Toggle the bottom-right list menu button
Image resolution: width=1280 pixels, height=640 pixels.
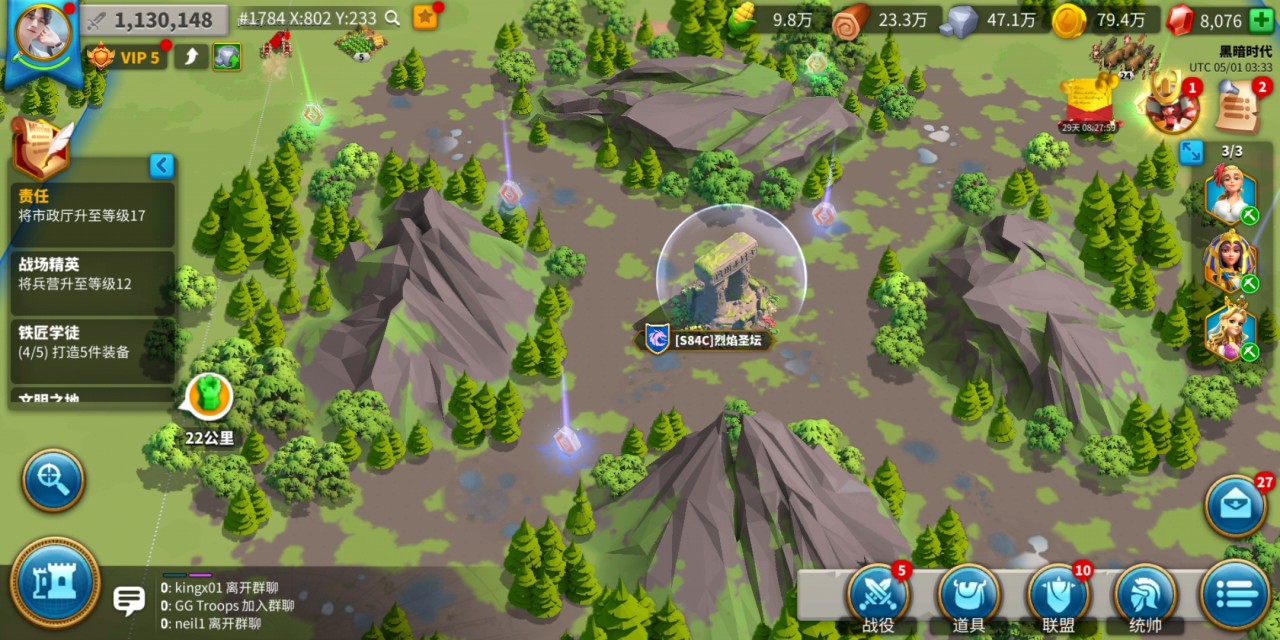(x=1236, y=596)
